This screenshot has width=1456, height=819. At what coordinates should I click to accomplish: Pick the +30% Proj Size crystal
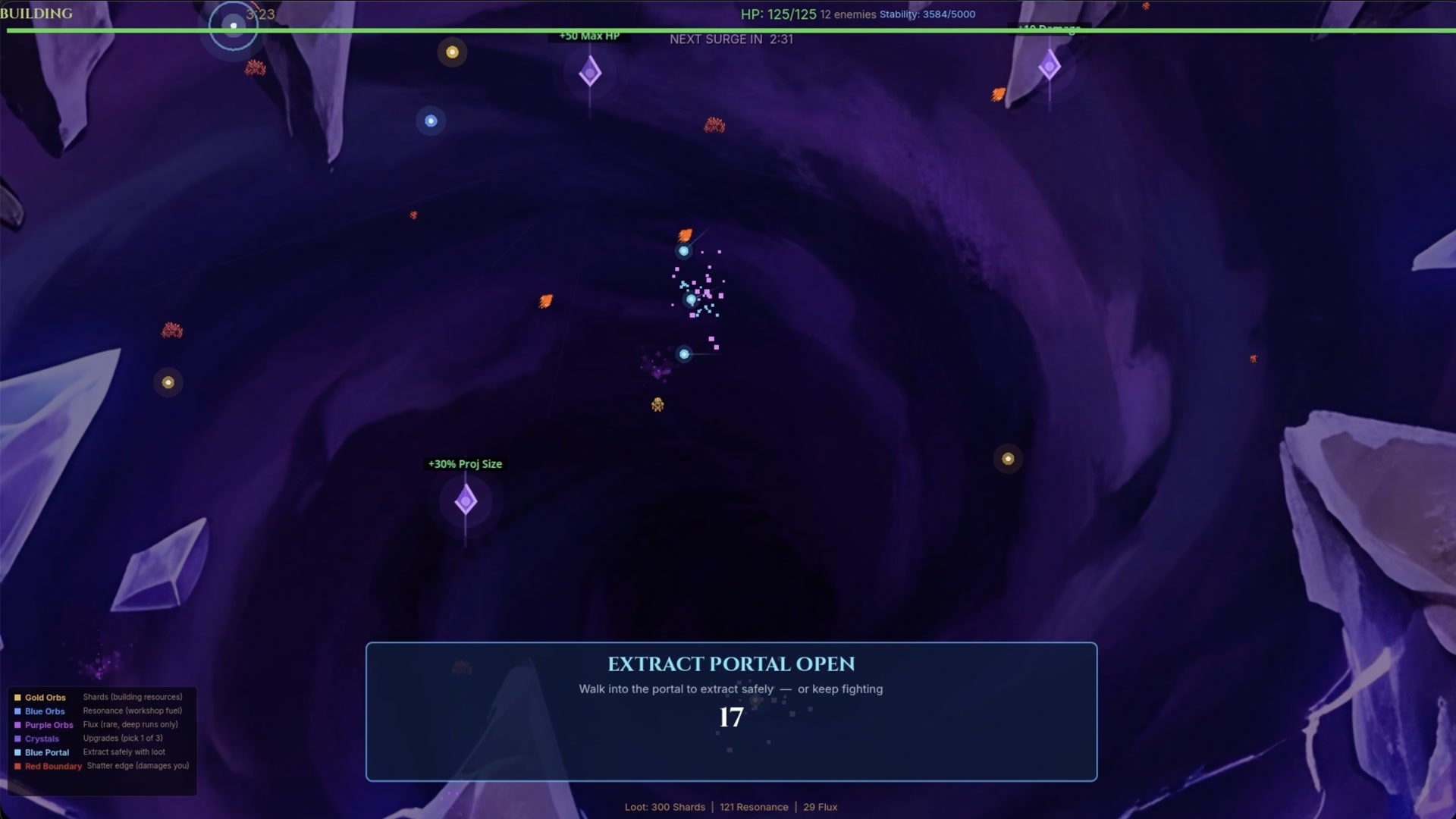coord(466,500)
